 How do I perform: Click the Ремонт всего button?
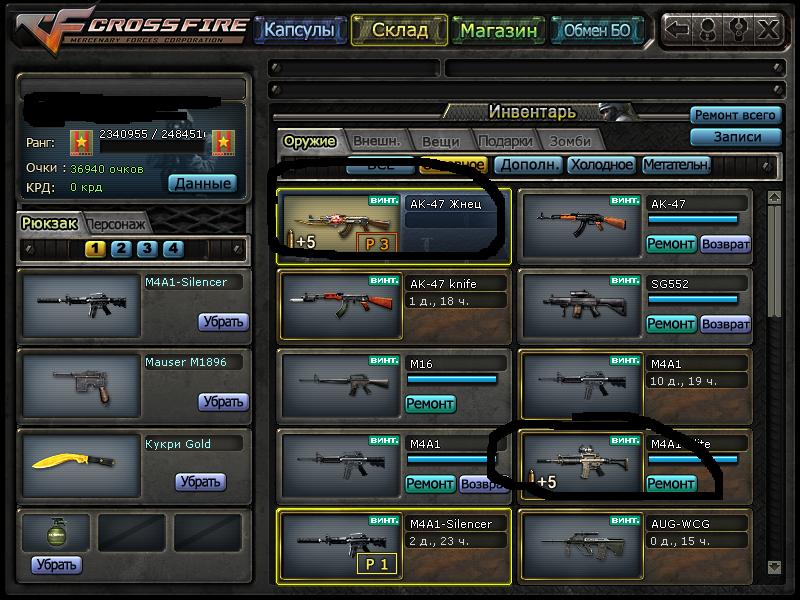[x=735, y=116]
